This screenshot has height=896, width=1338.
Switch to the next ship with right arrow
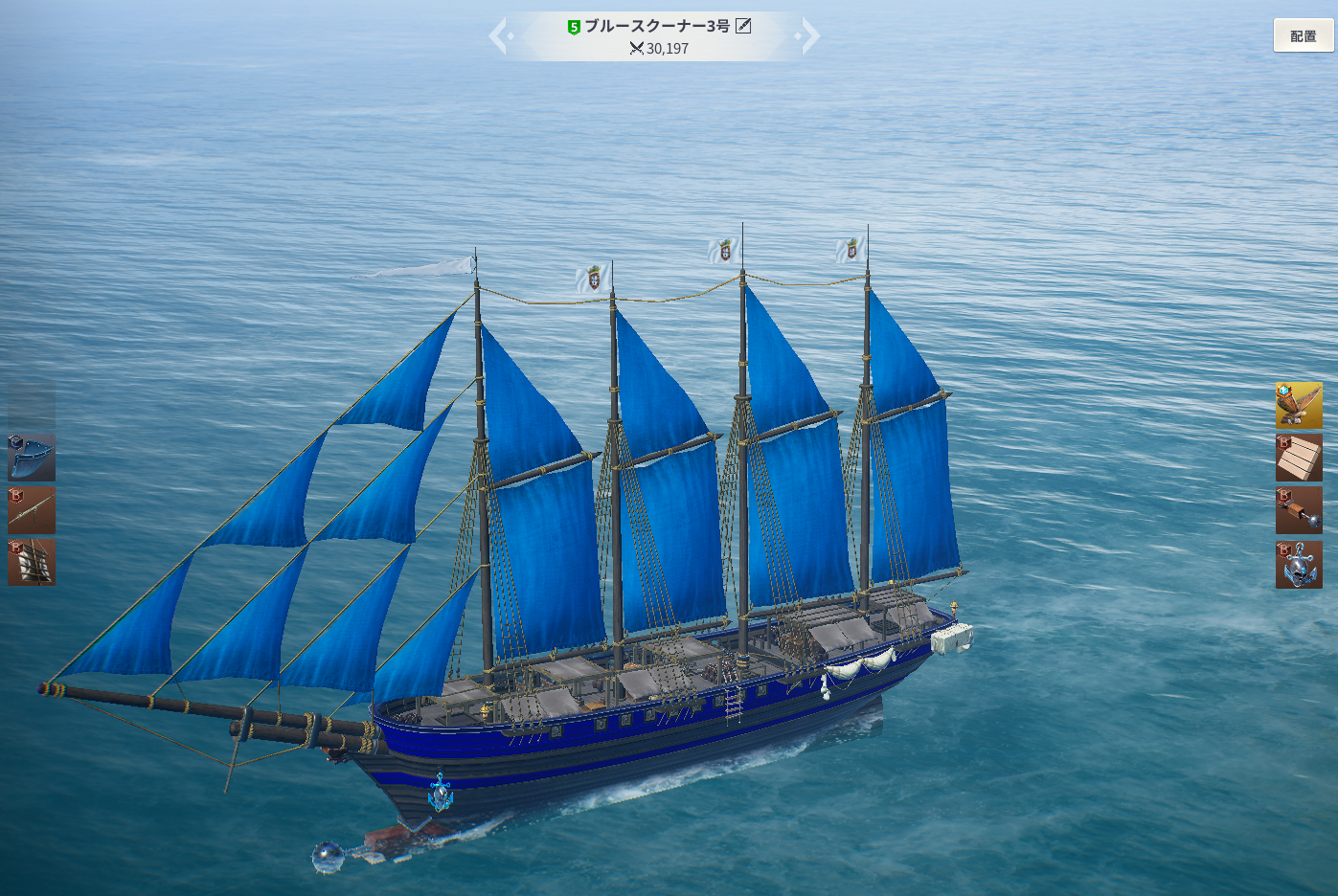(809, 36)
